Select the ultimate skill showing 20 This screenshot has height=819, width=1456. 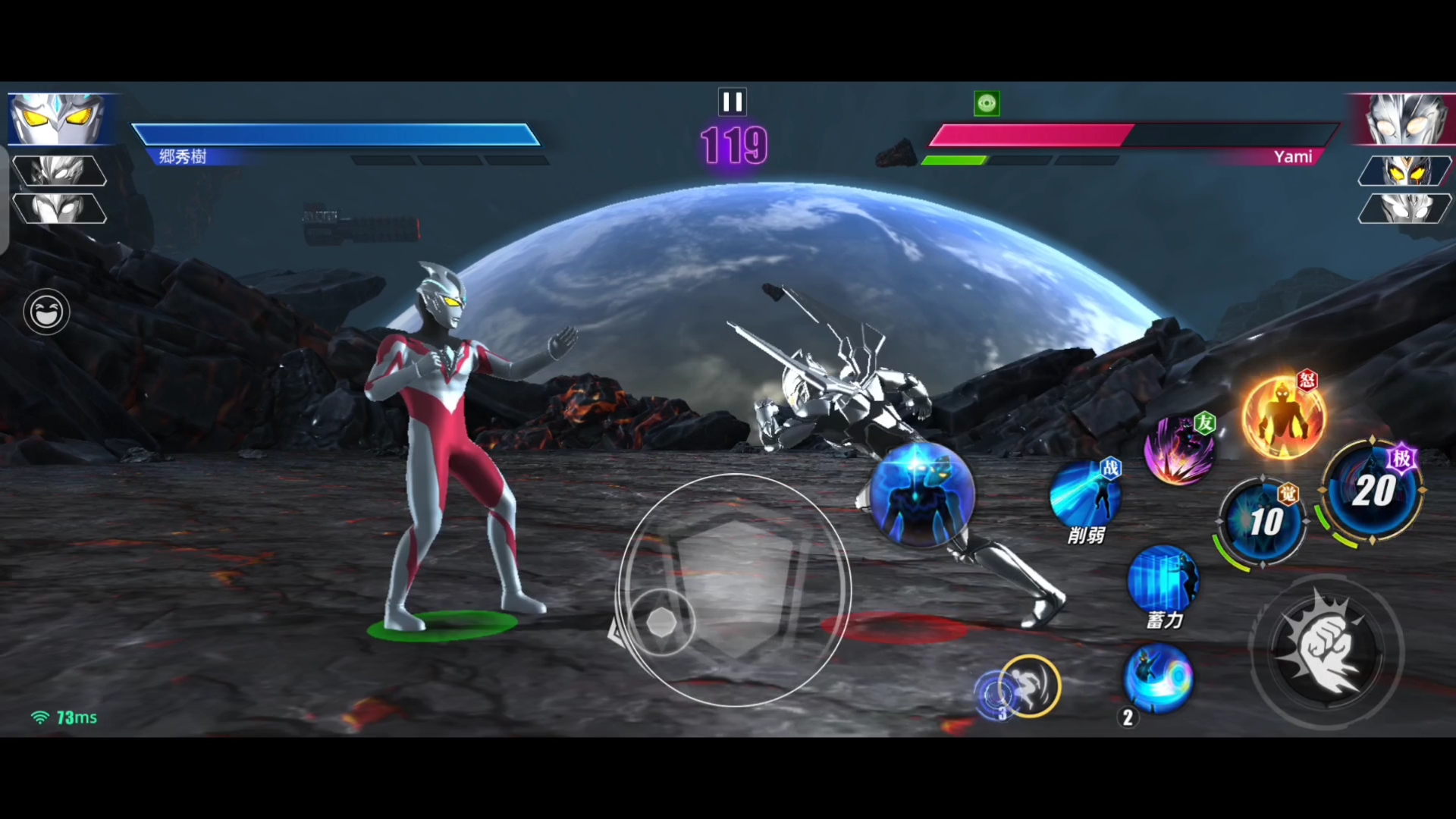coord(1373,491)
